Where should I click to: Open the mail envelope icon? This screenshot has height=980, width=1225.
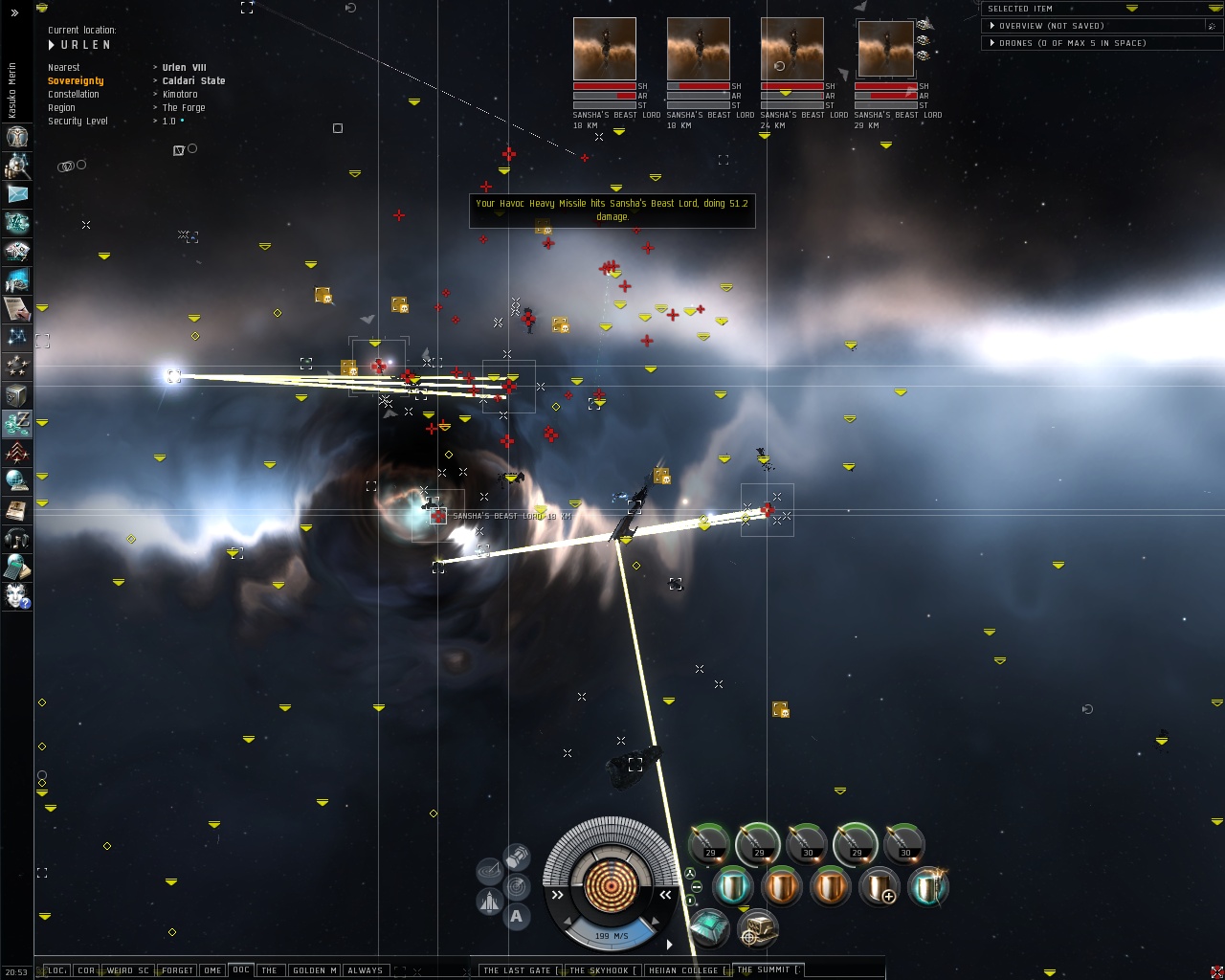[17, 194]
